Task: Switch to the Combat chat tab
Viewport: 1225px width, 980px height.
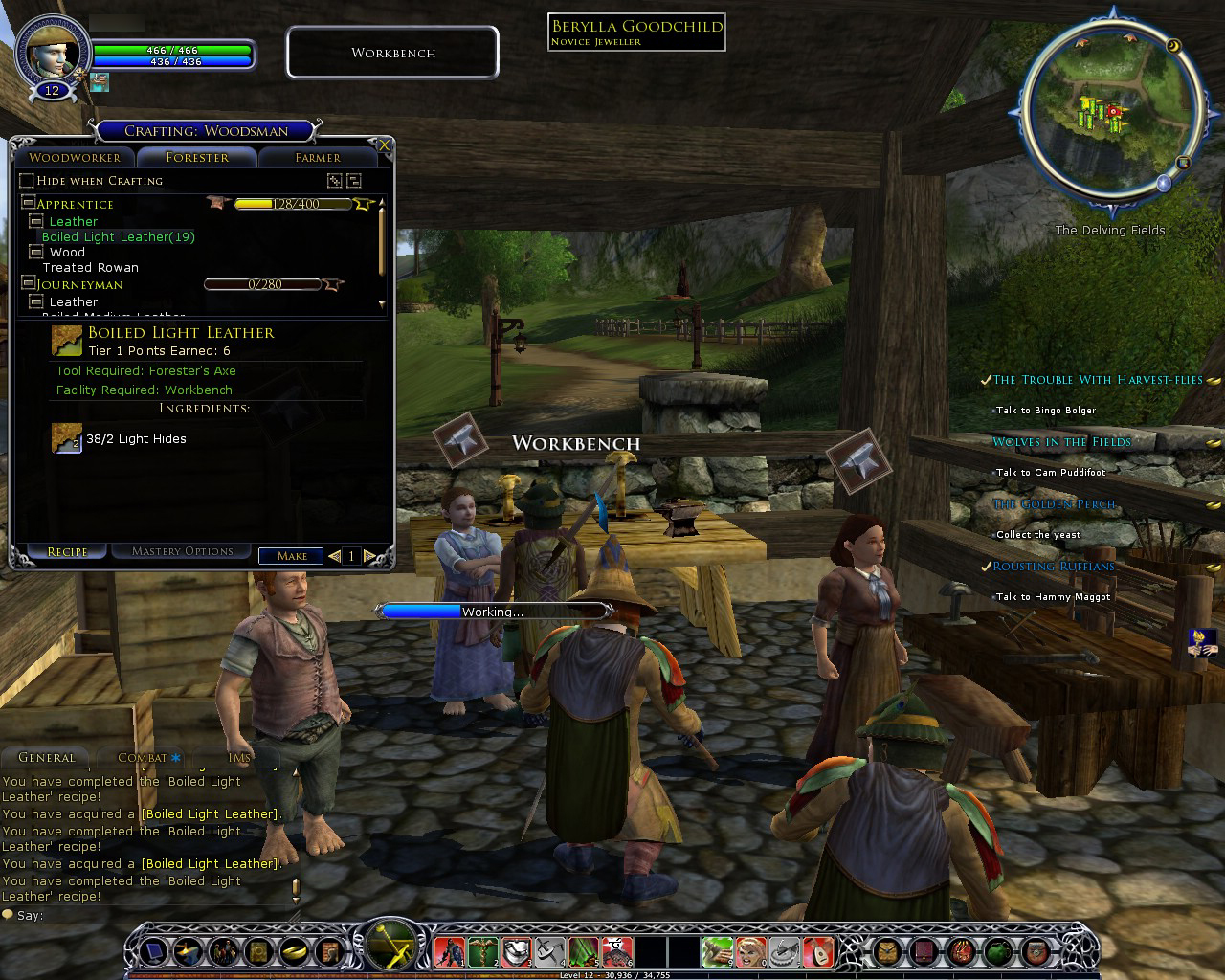Action: click(x=144, y=757)
